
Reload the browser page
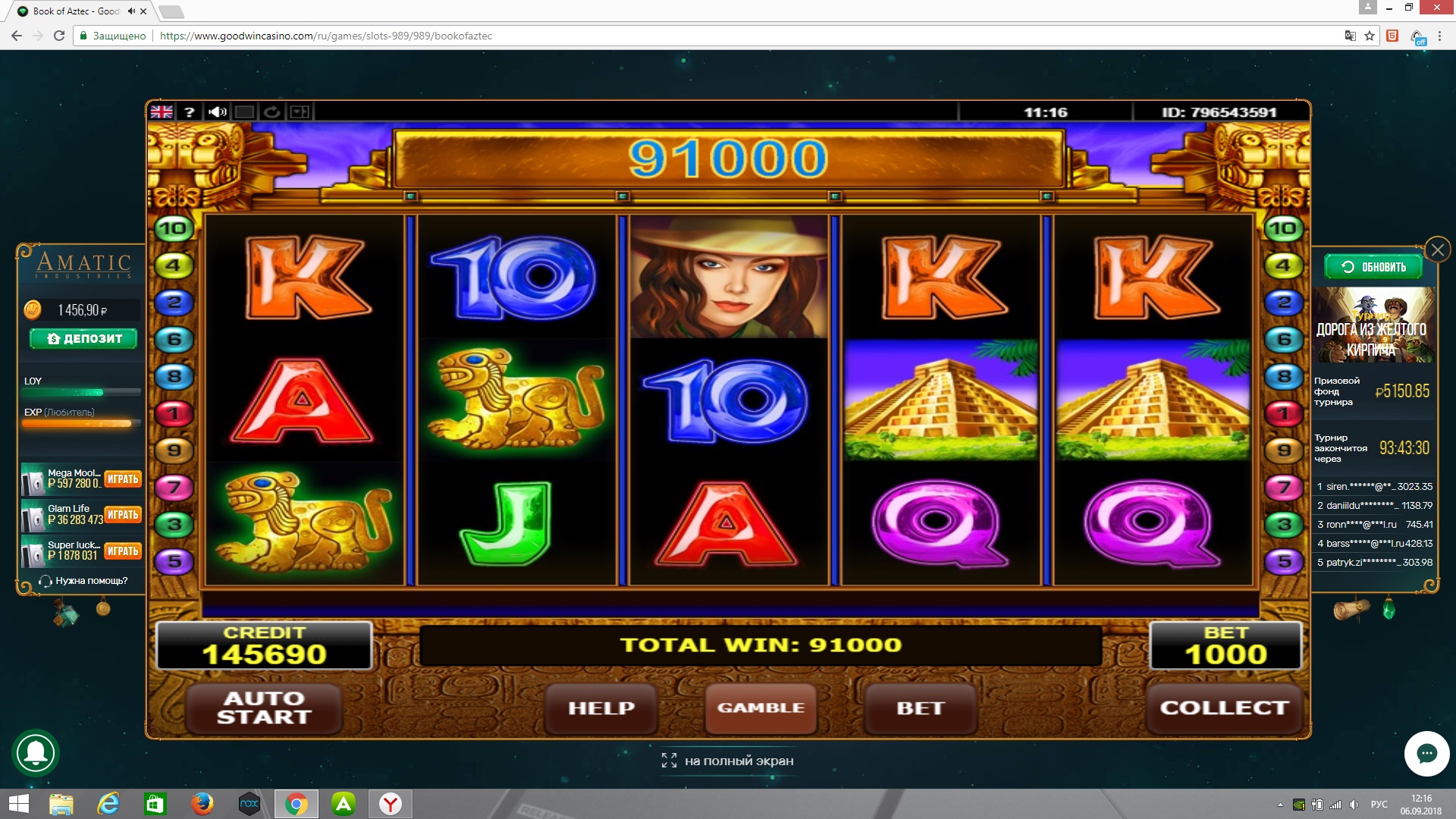point(59,36)
